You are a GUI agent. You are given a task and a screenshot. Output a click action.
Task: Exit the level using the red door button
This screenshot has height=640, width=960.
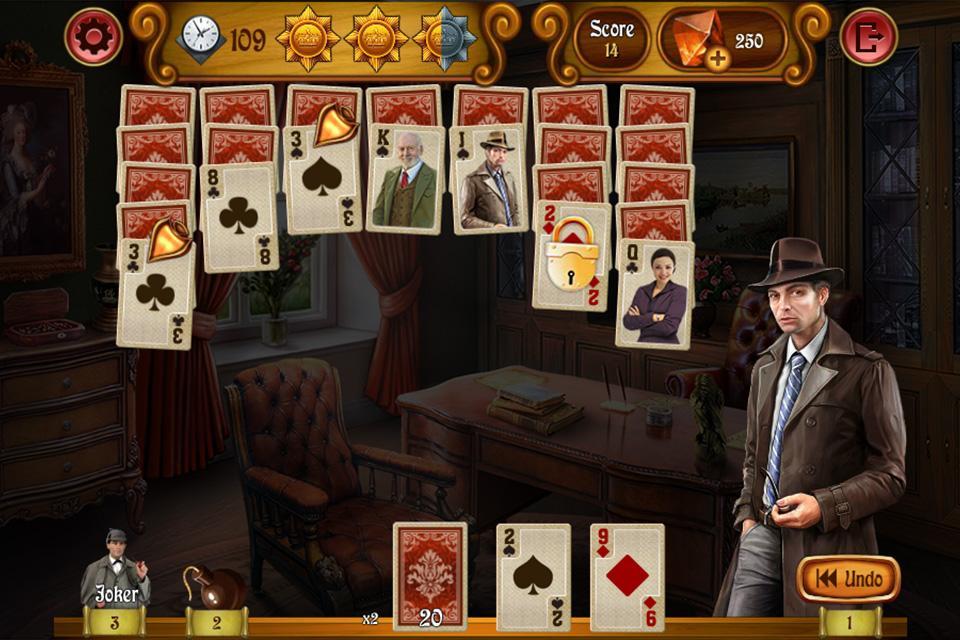coord(868,37)
